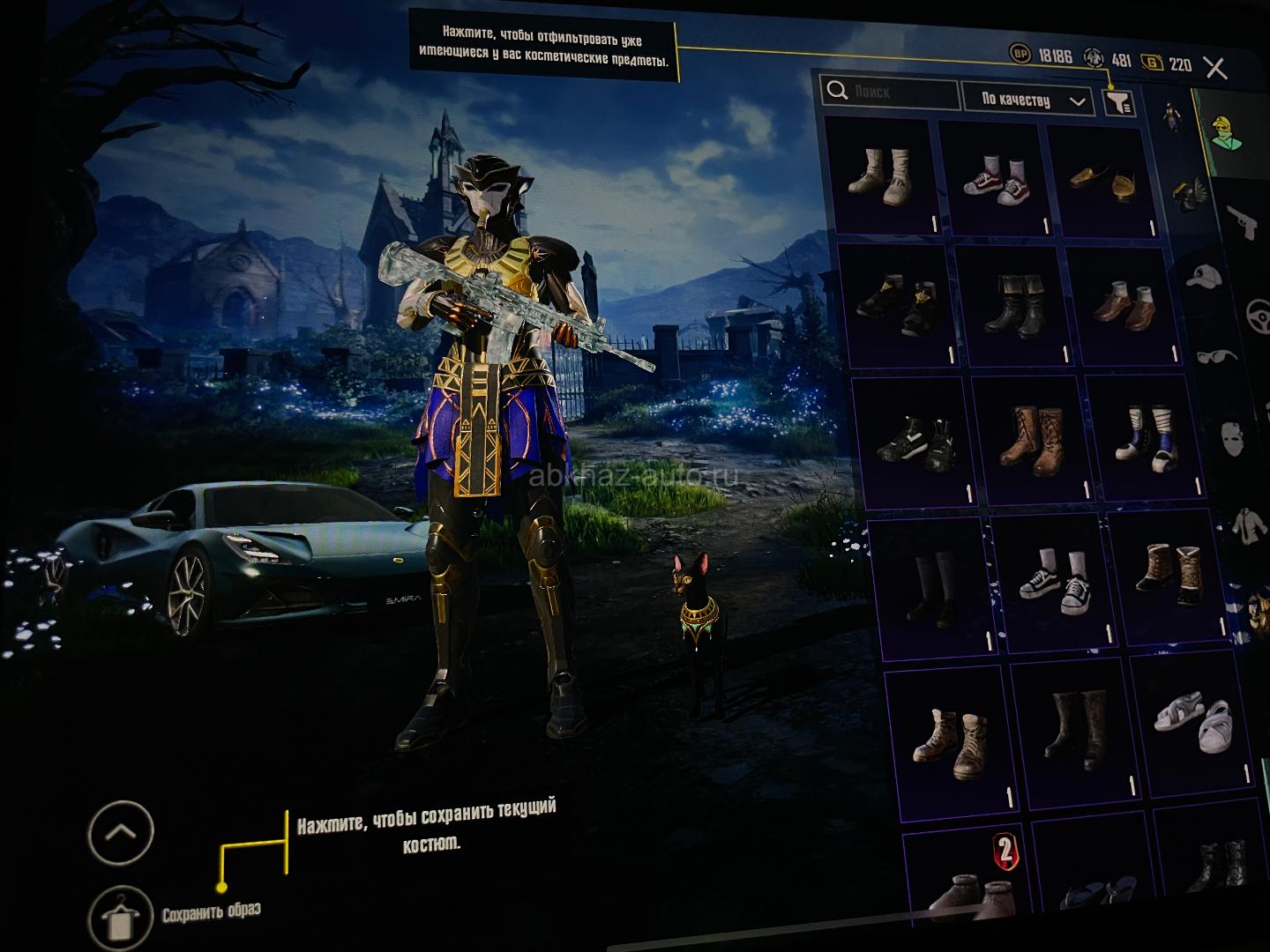The width and height of the screenshot is (1270, 952).
Task: Select the white sandals item
Action: 1191,722
